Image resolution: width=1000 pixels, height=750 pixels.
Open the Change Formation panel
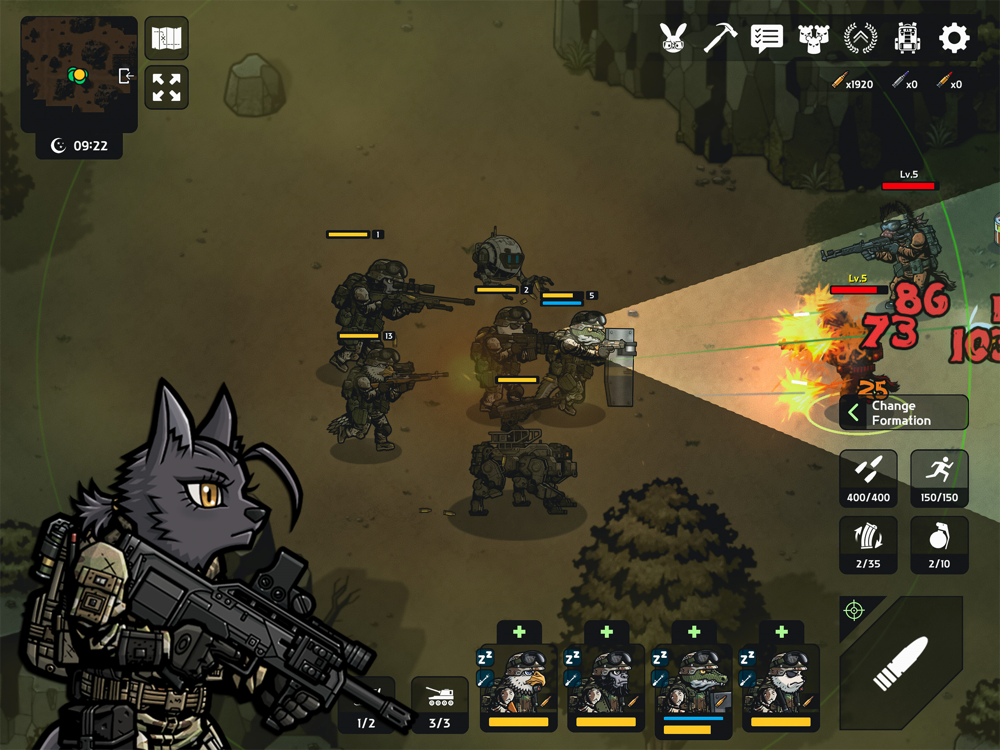point(903,413)
